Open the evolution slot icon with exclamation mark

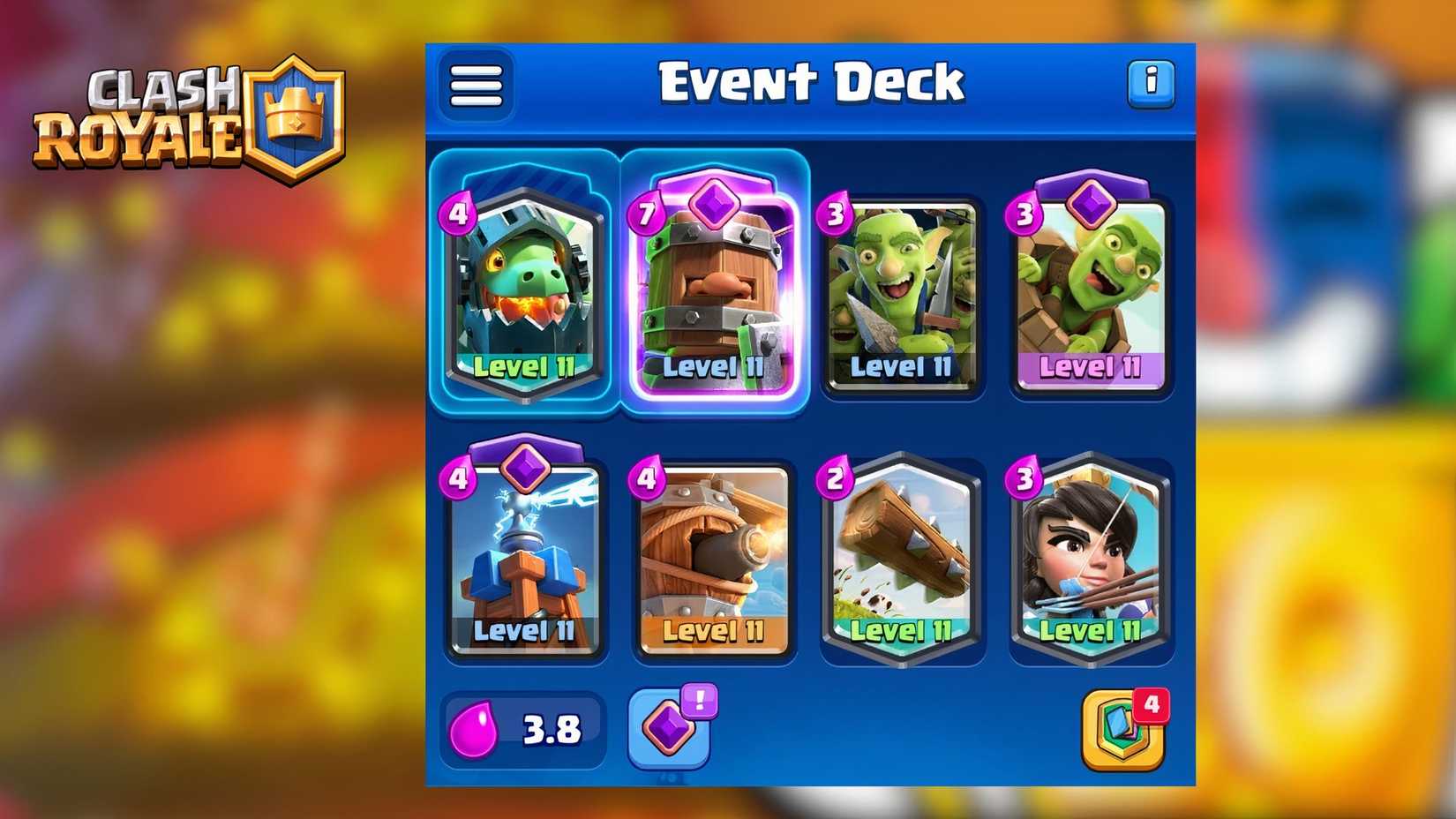click(x=670, y=730)
